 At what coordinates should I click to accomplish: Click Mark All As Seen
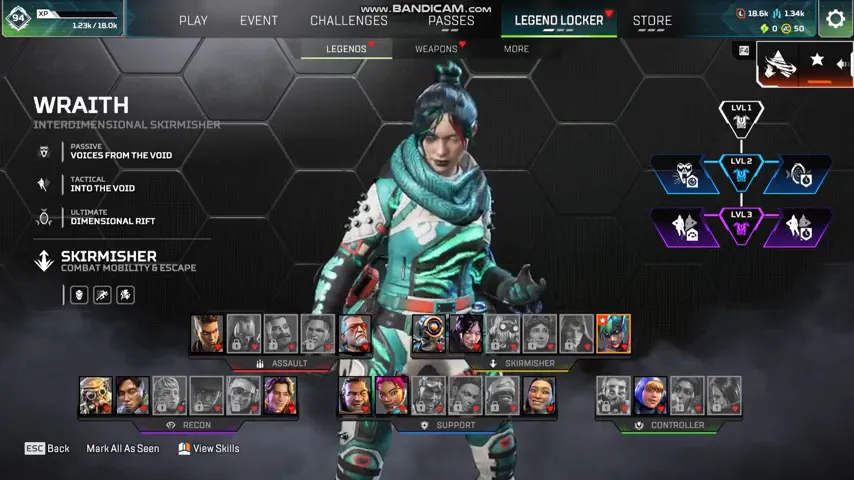tap(122, 449)
